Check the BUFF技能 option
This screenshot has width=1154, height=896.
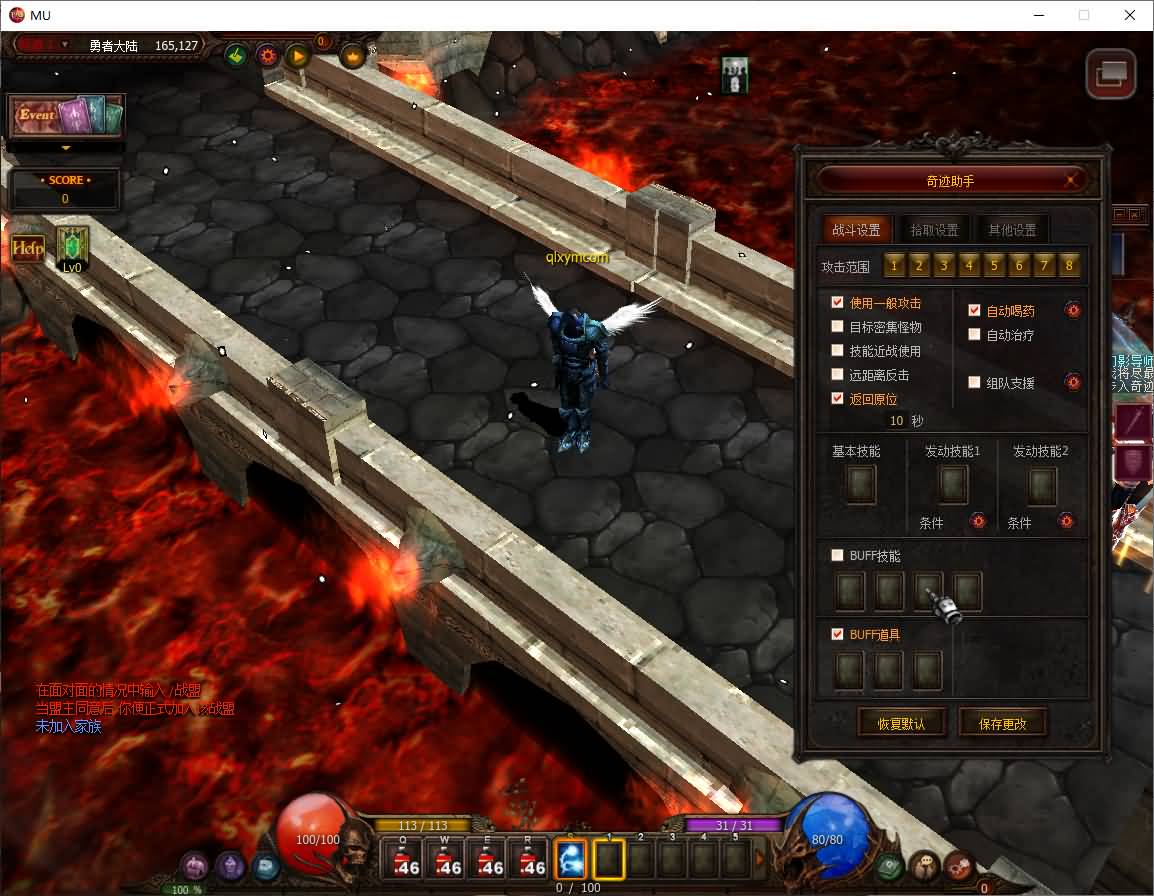pos(838,555)
